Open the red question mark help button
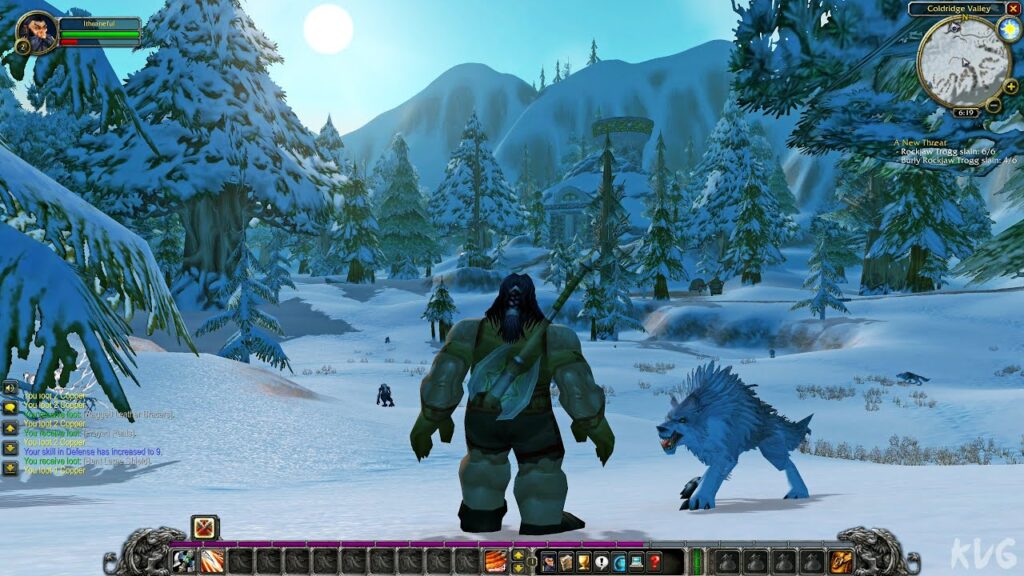The width and height of the screenshot is (1024, 576). [x=654, y=562]
